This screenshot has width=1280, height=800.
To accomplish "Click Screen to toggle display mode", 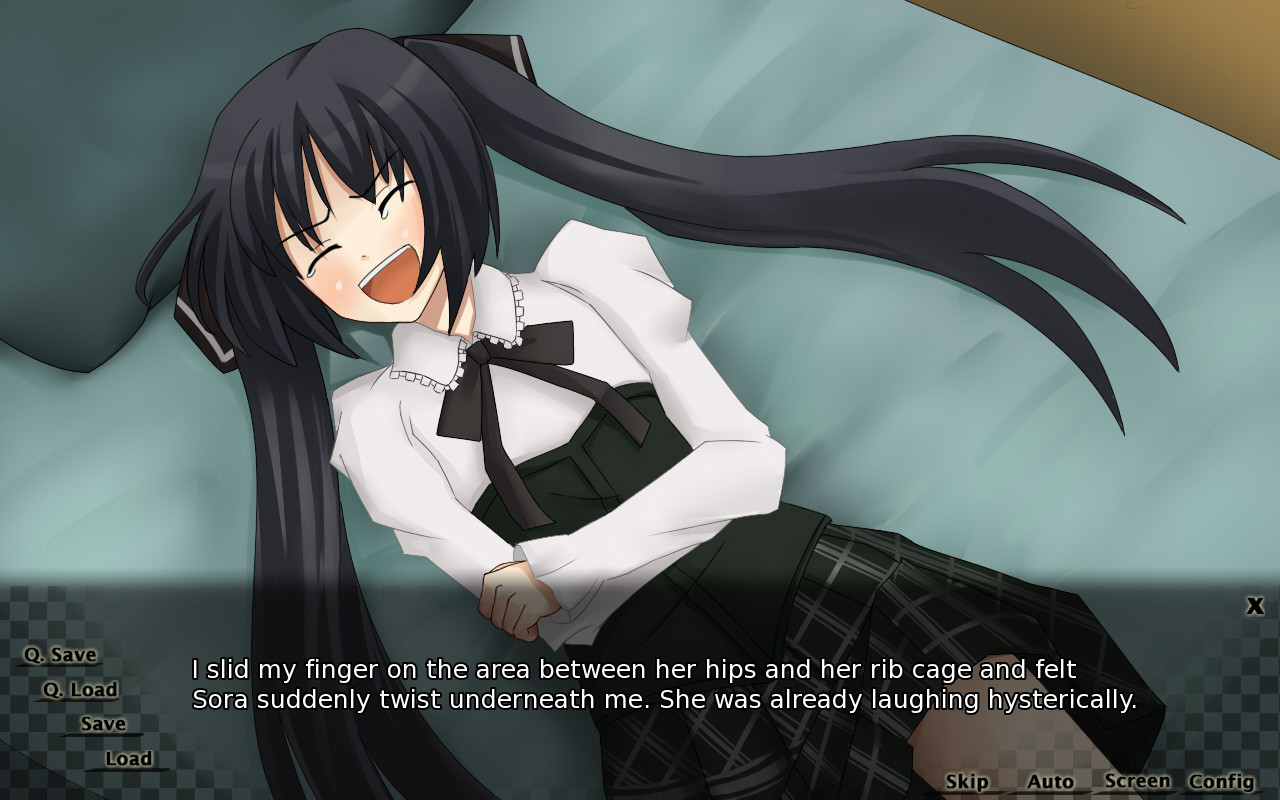I will 1139,780.
